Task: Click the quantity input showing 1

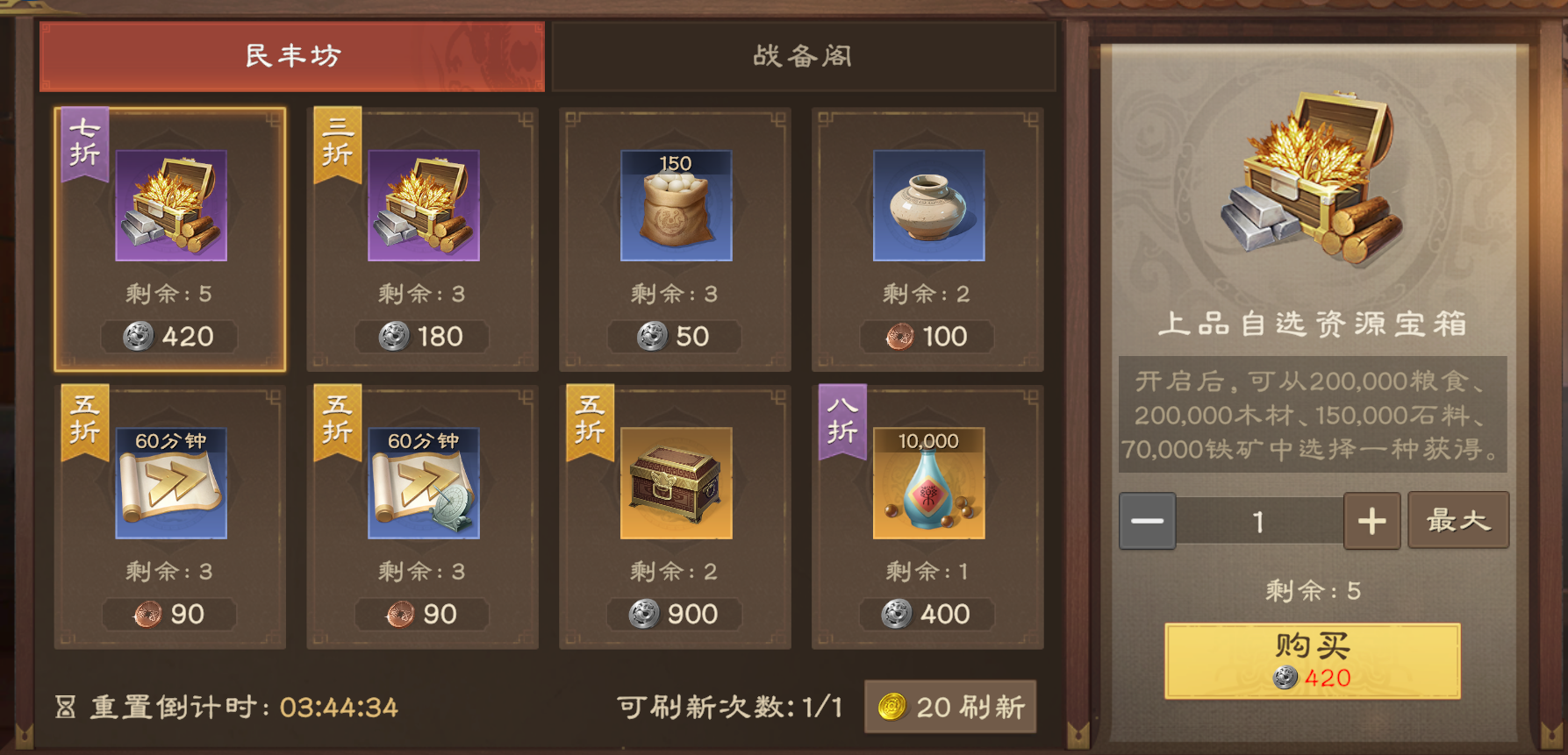Action: [x=1258, y=520]
